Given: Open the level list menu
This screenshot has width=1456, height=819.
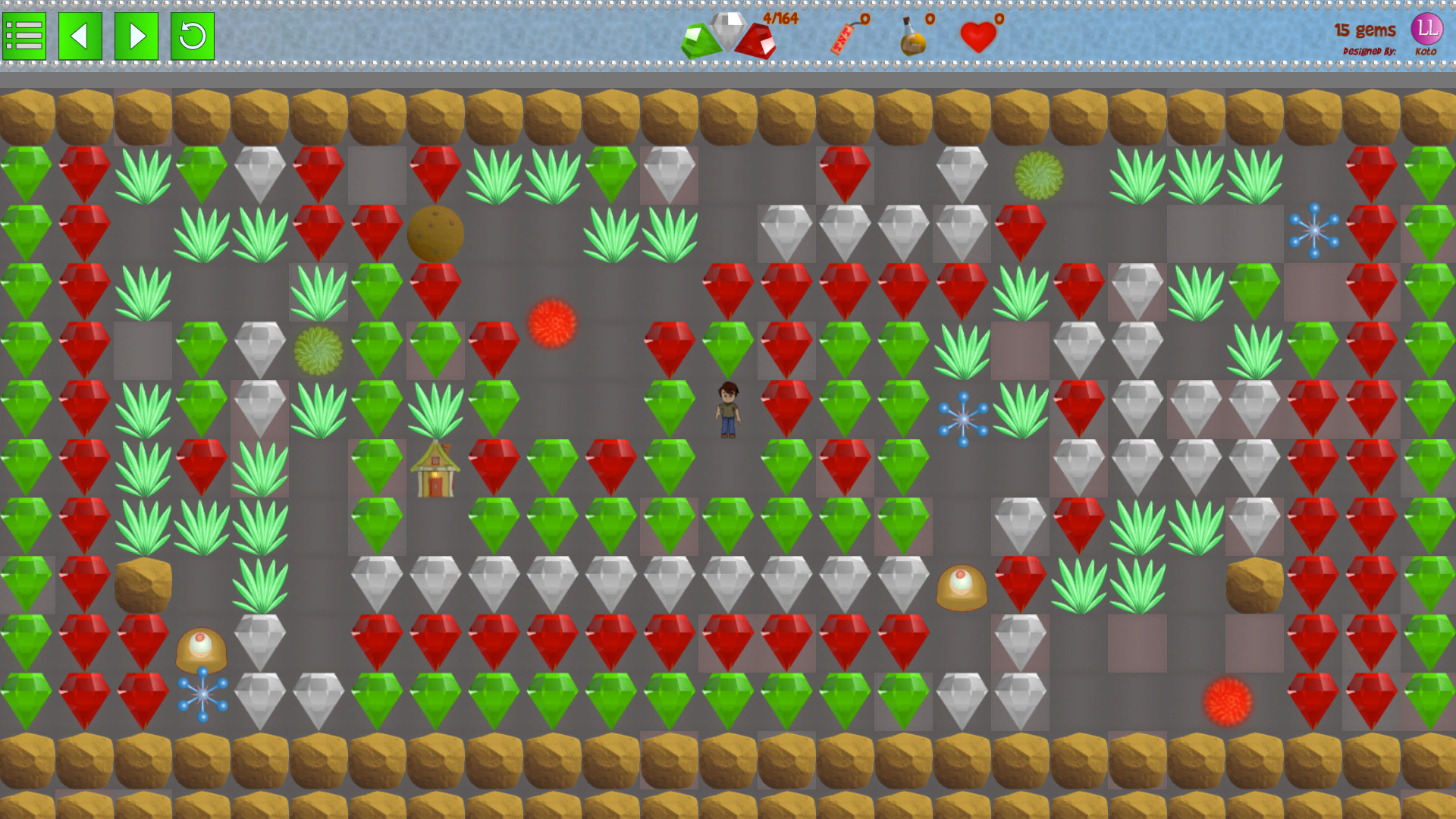Looking at the screenshot, I should 25,35.
